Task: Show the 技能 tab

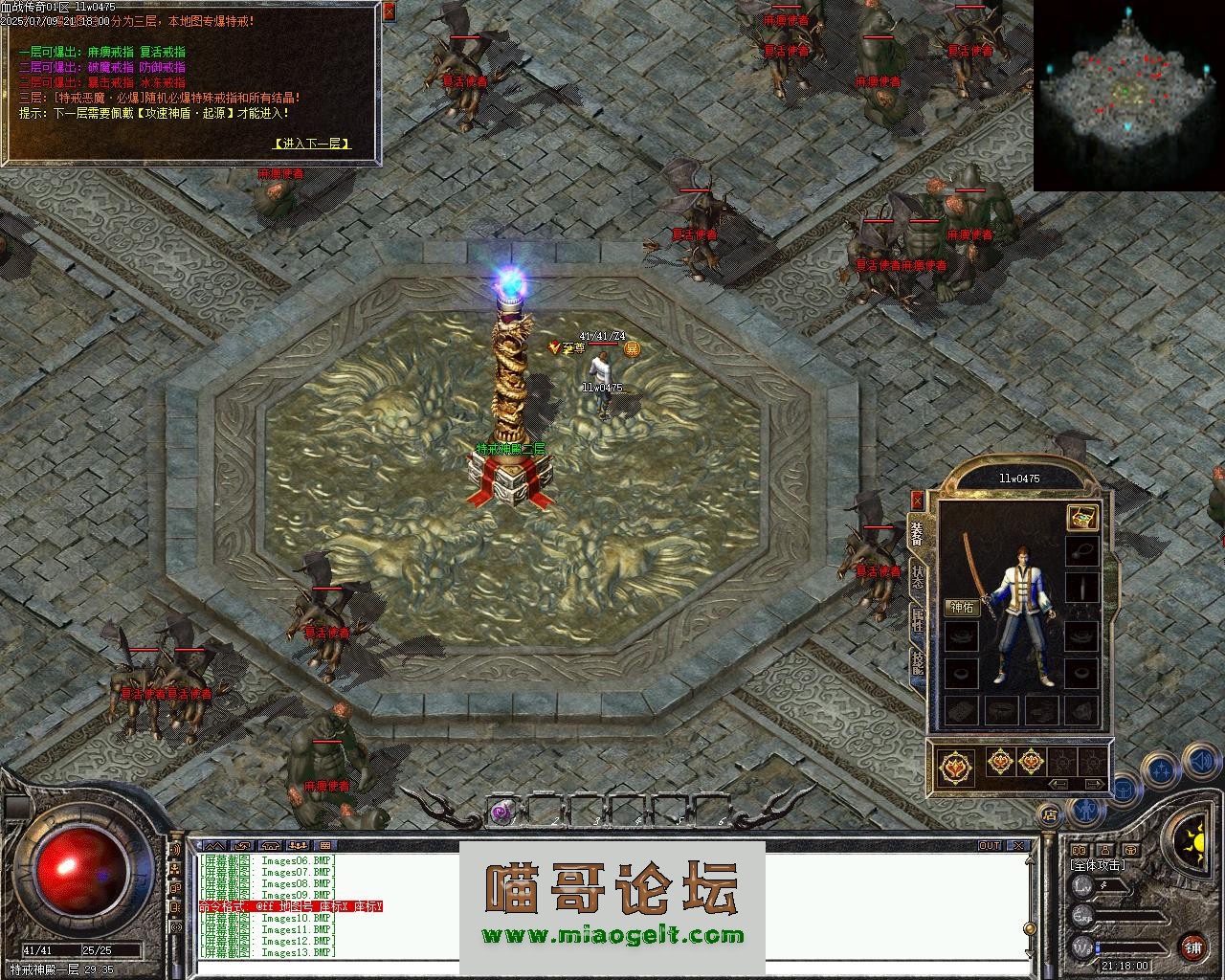Action: click(x=917, y=663)
